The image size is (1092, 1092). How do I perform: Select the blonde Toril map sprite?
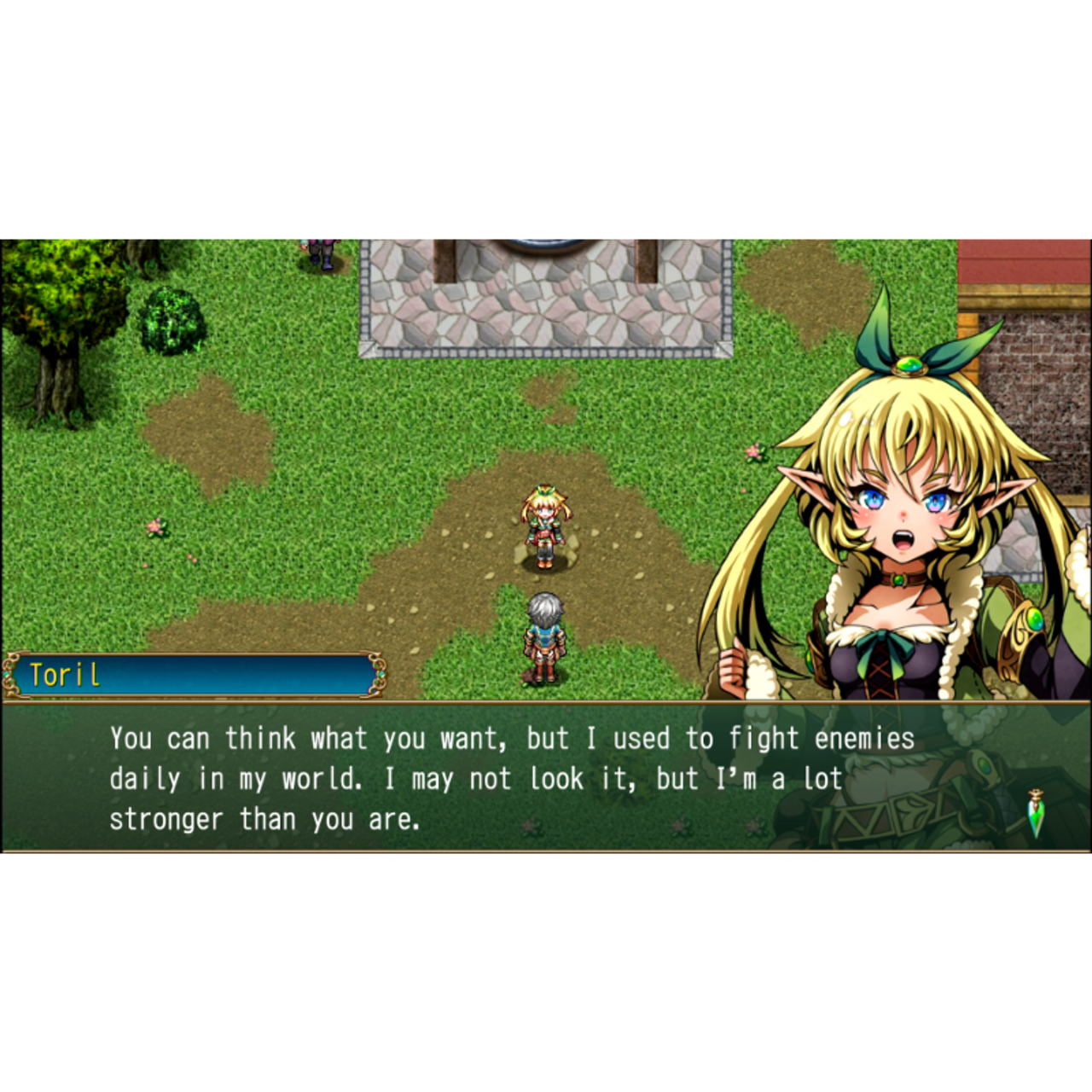(x=546, y=525)
